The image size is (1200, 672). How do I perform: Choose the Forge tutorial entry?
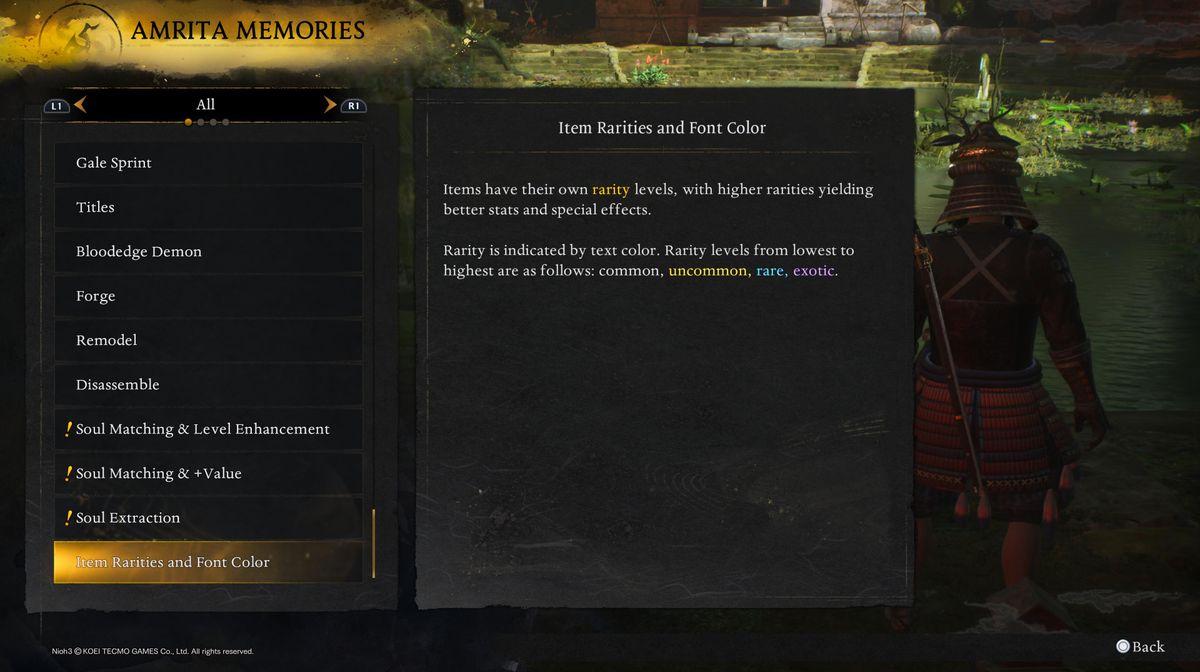[x=208, y=296]
